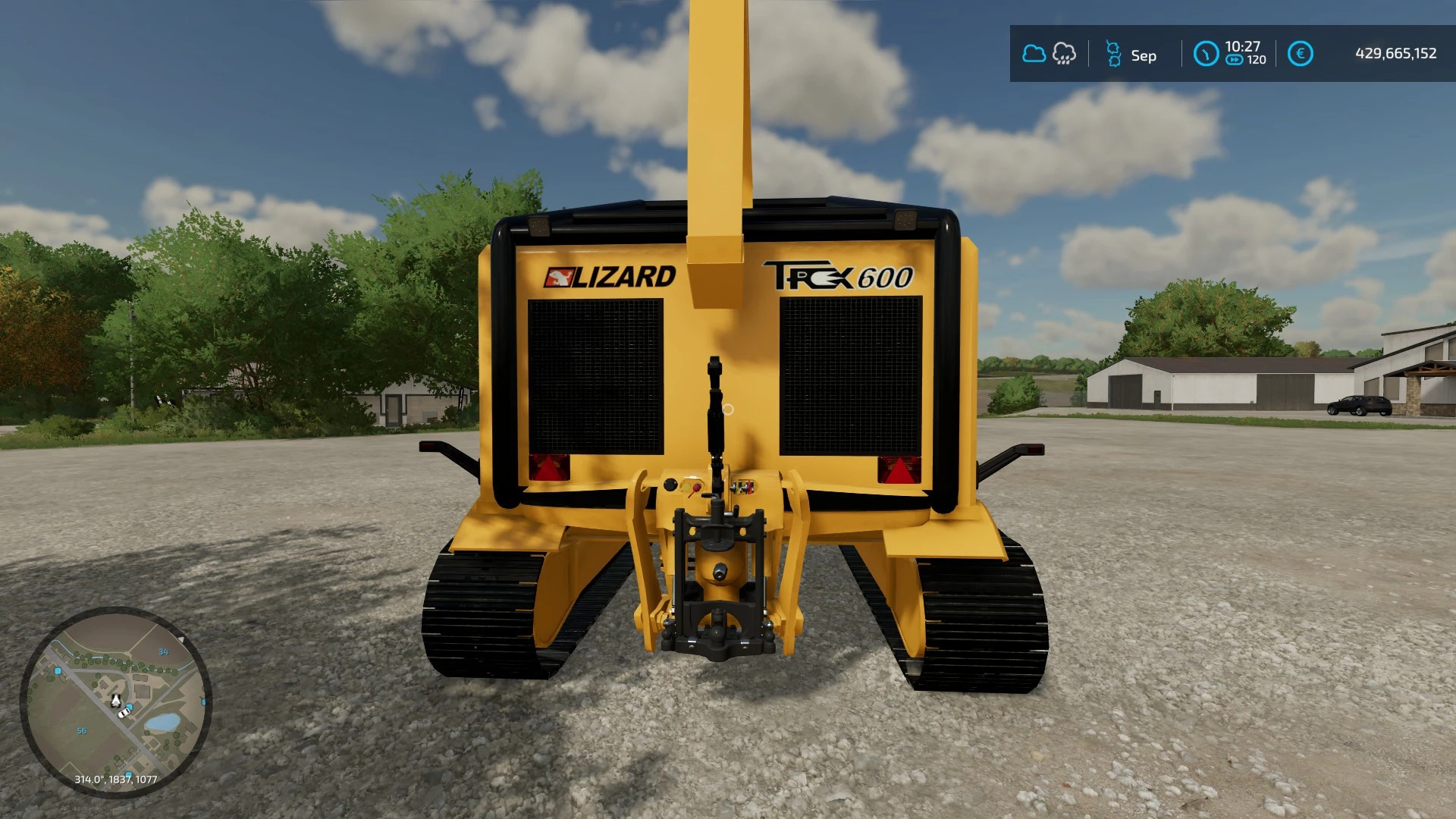Select the white vehicle icon on minimap
Viewport: 1456px width, 819px height.
coord(124,714)
